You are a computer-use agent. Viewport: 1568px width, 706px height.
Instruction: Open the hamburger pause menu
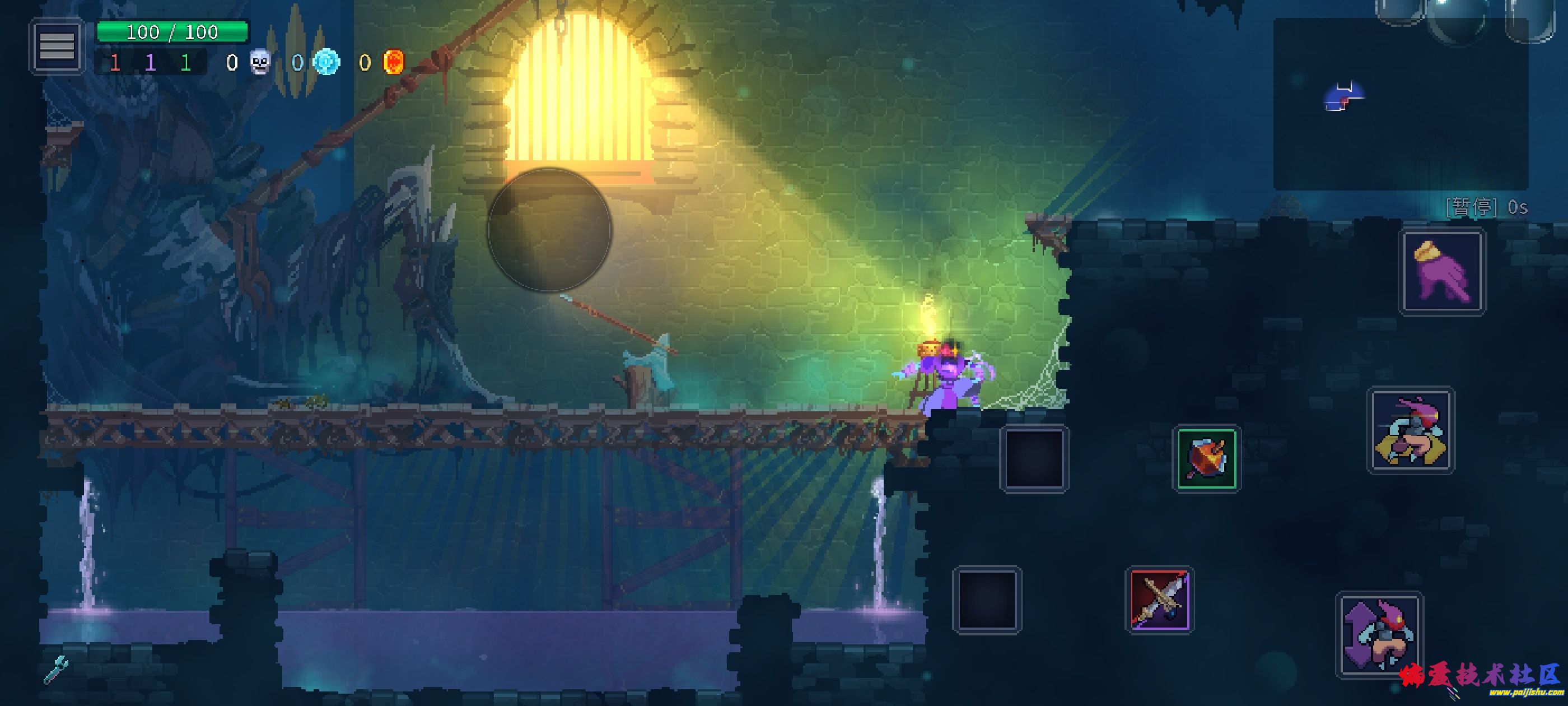pos(57,47)
